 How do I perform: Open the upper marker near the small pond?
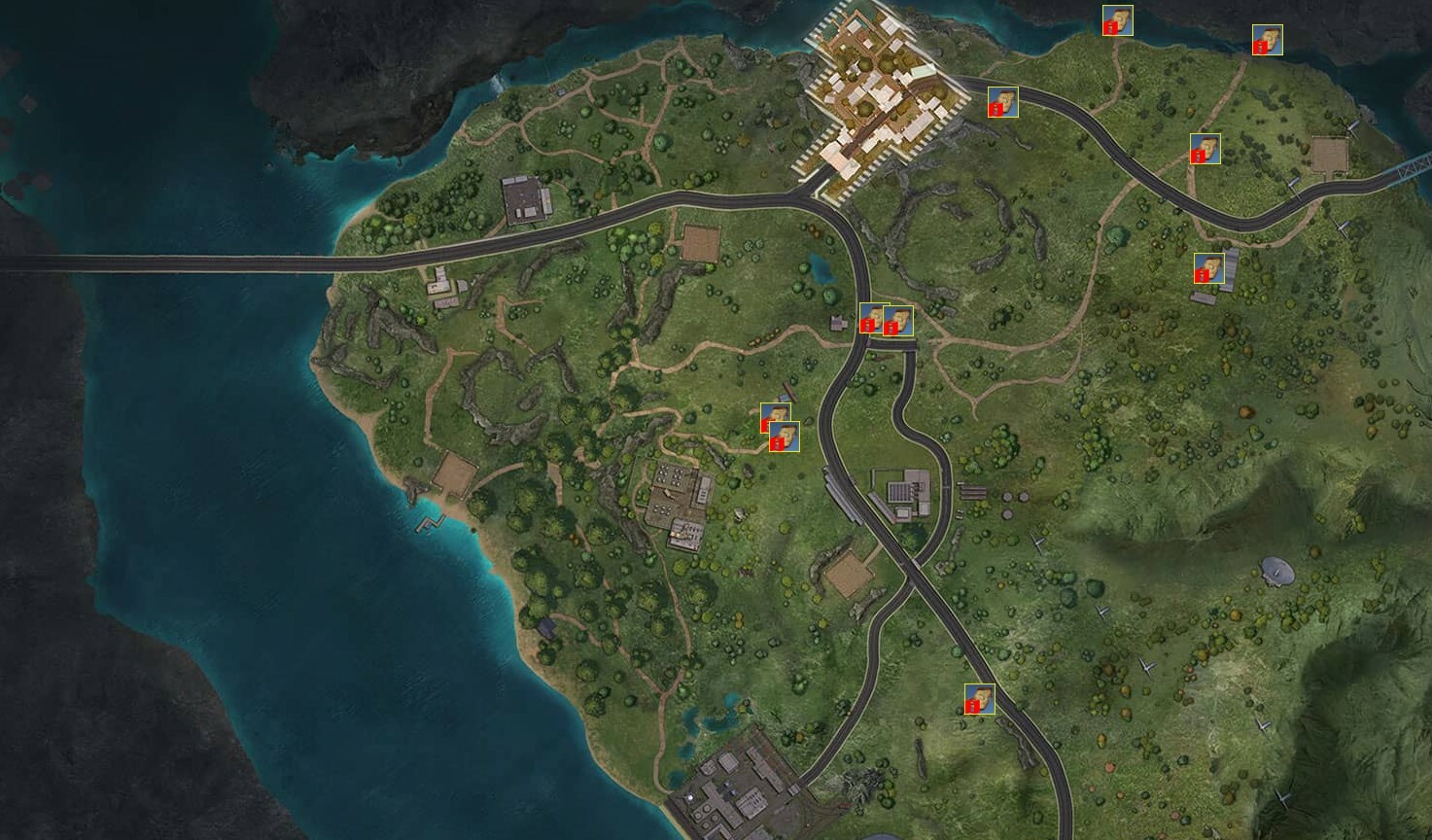(x=777, y=418)
